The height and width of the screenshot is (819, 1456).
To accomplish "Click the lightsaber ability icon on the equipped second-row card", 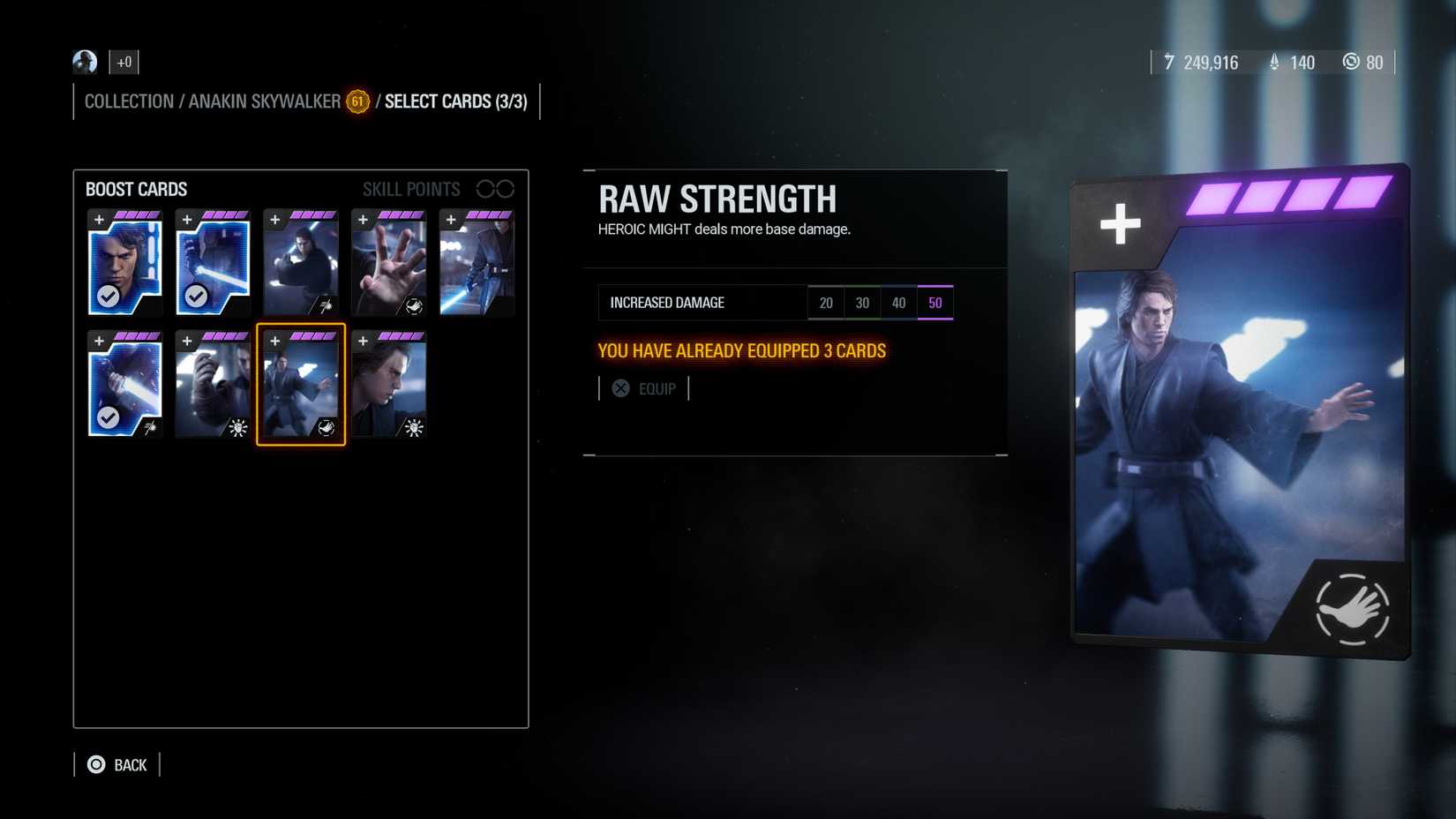I will click(150, 428).
